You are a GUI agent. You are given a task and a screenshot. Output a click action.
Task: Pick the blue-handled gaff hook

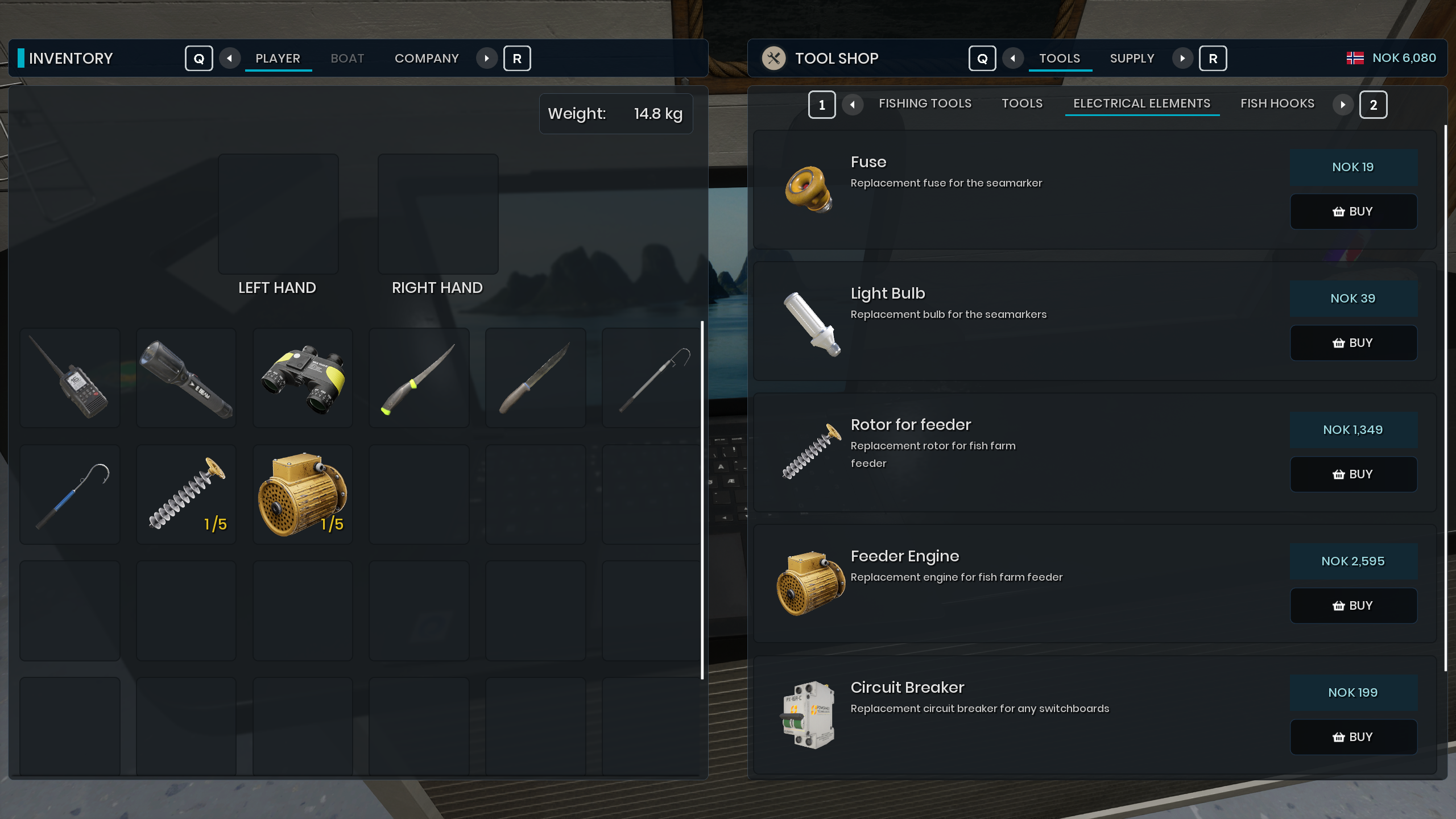click(70, 494)
